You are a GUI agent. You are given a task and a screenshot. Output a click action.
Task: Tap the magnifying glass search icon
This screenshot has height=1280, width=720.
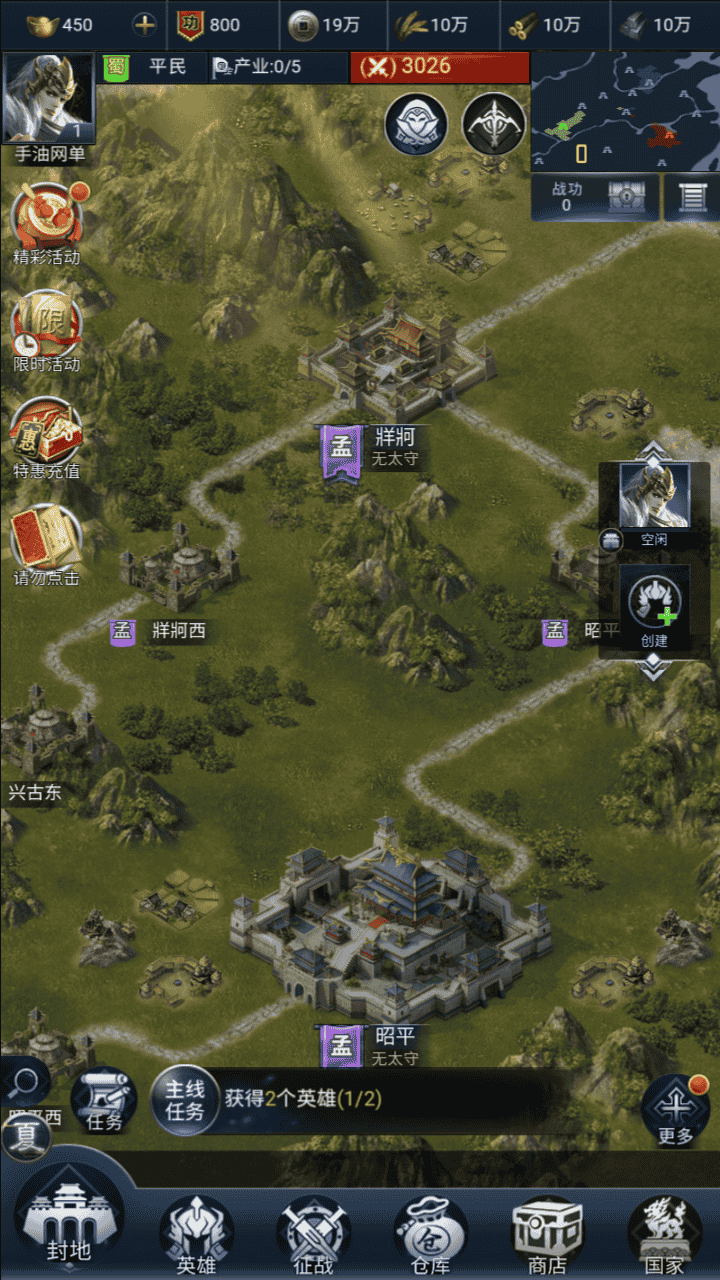pyautogui.click(x=26, y=1082)
